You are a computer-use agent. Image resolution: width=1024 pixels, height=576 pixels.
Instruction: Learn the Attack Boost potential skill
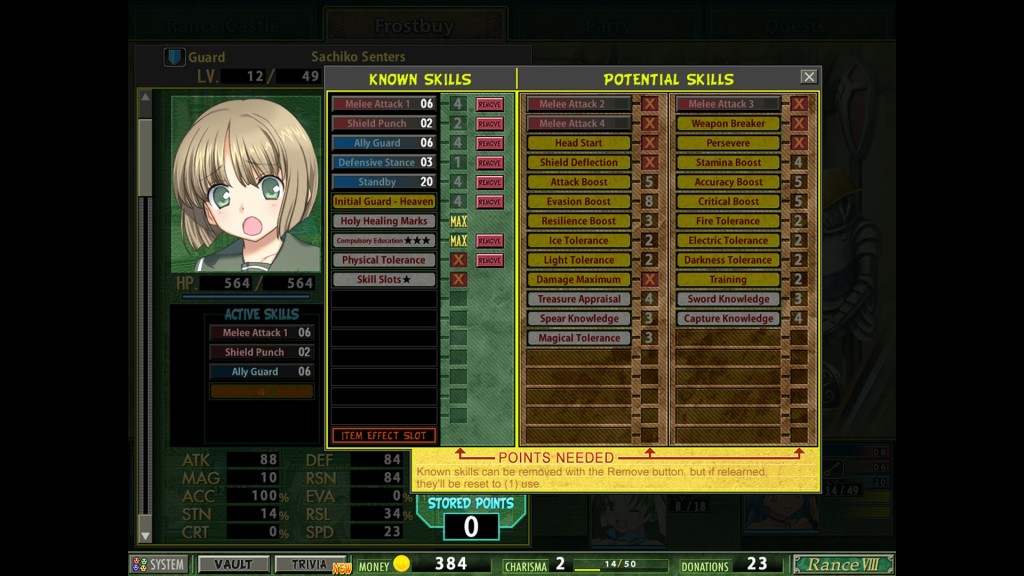pyautogui.click(x=579, y=182)
